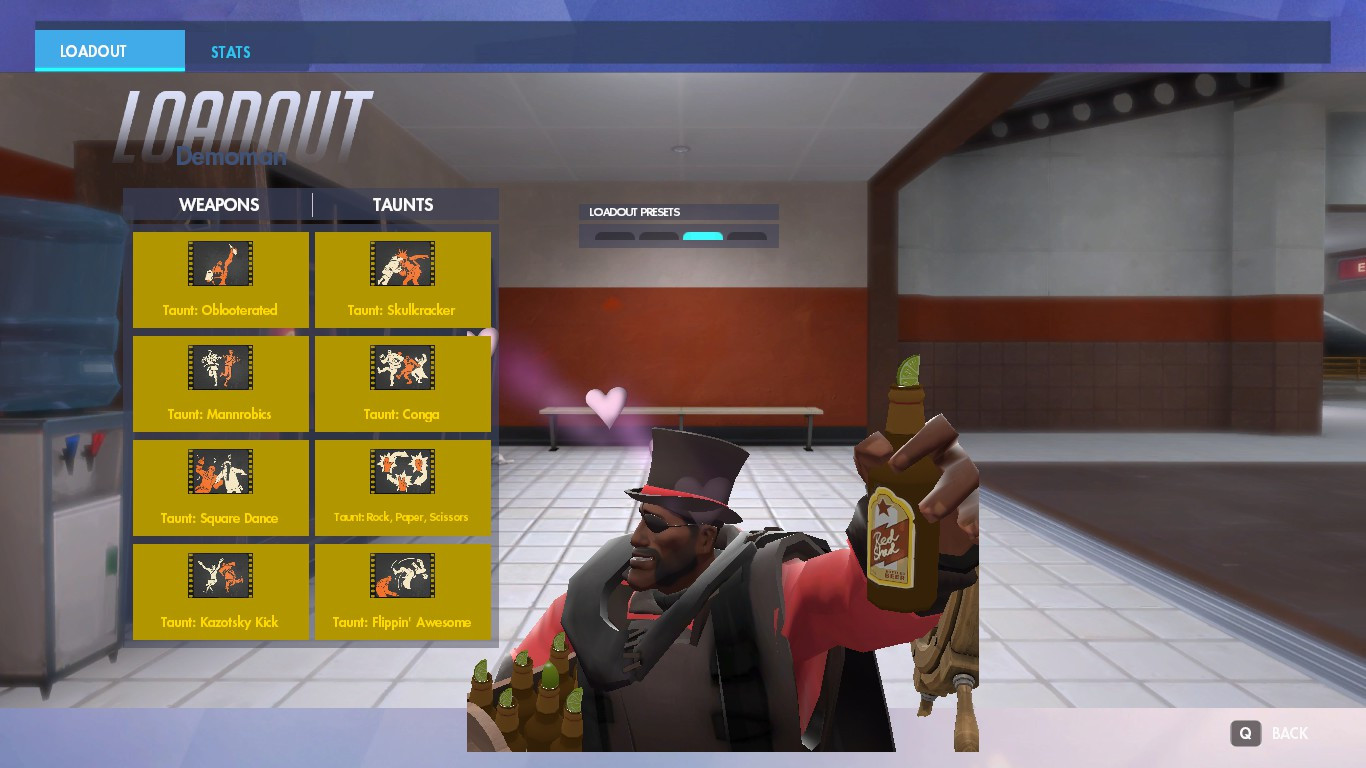Select the Taunt: Oblooterated icon

220,263
